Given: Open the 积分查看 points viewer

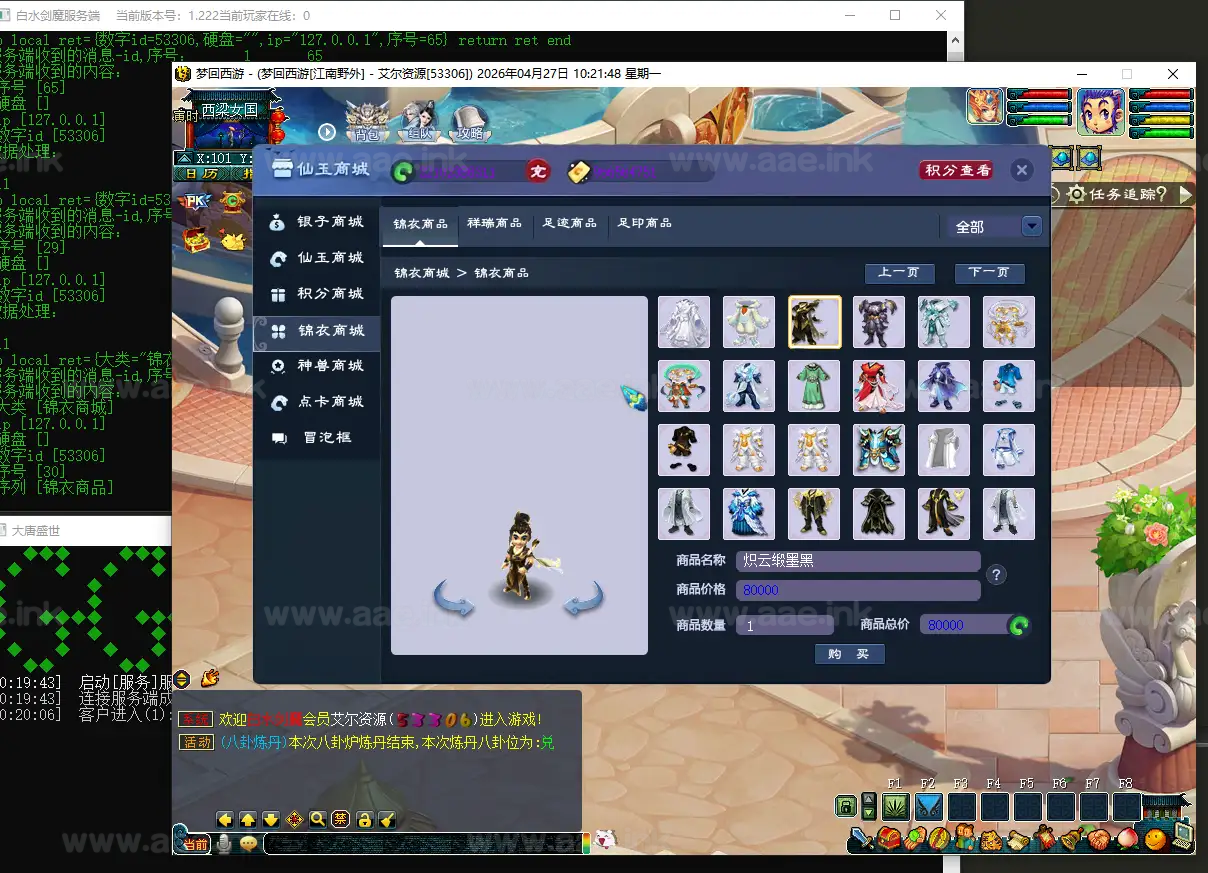Looking at the screenshot, I should point(957,170).
